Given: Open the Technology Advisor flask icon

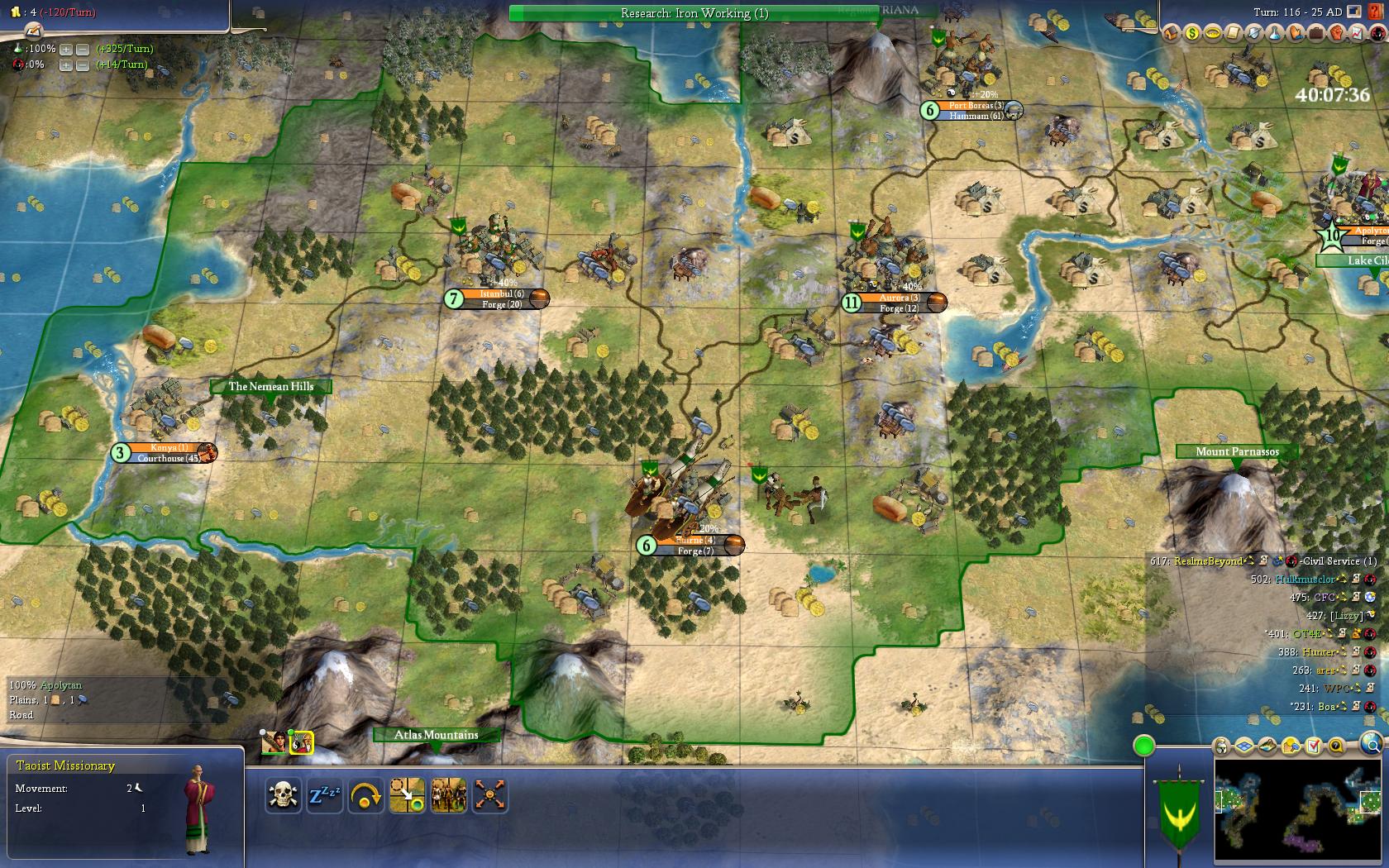Looking at the screenshot, I should (1275, 33).
